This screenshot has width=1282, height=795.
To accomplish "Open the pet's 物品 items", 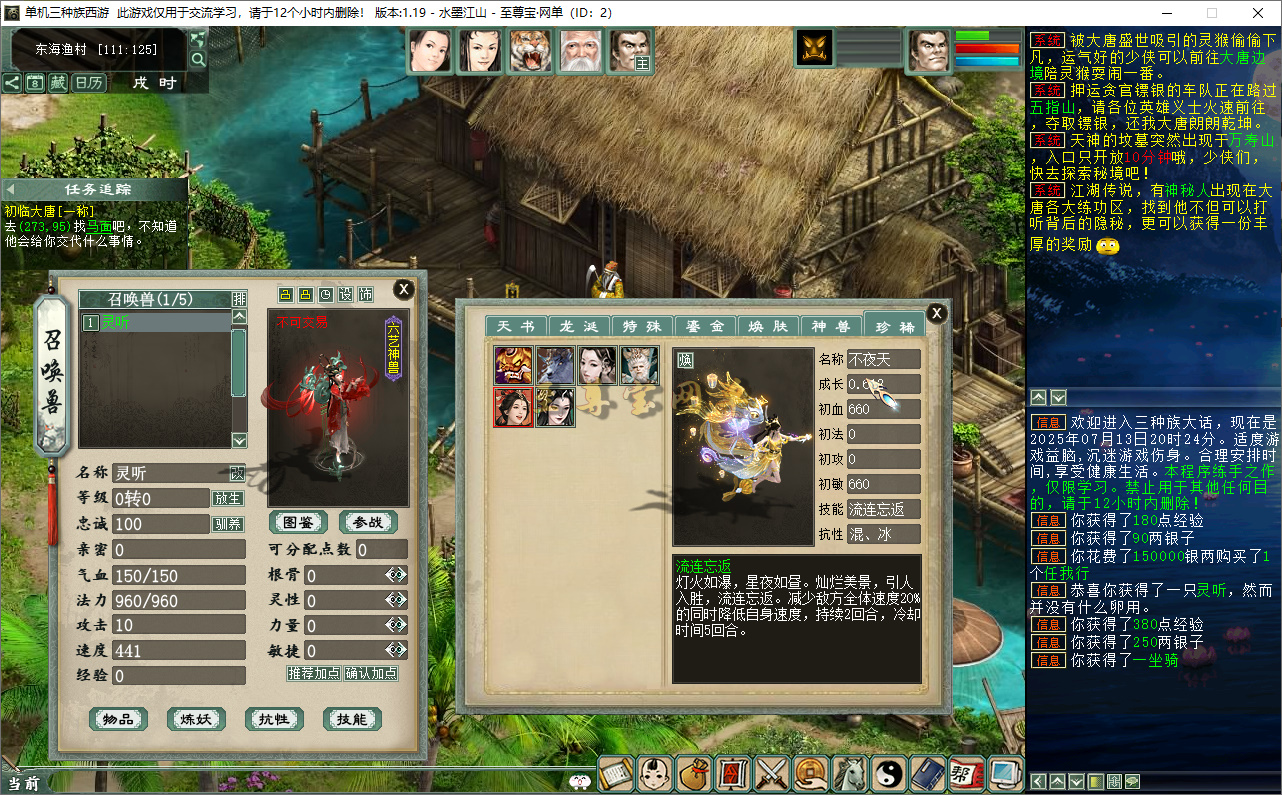I will [x=118, y=719].
